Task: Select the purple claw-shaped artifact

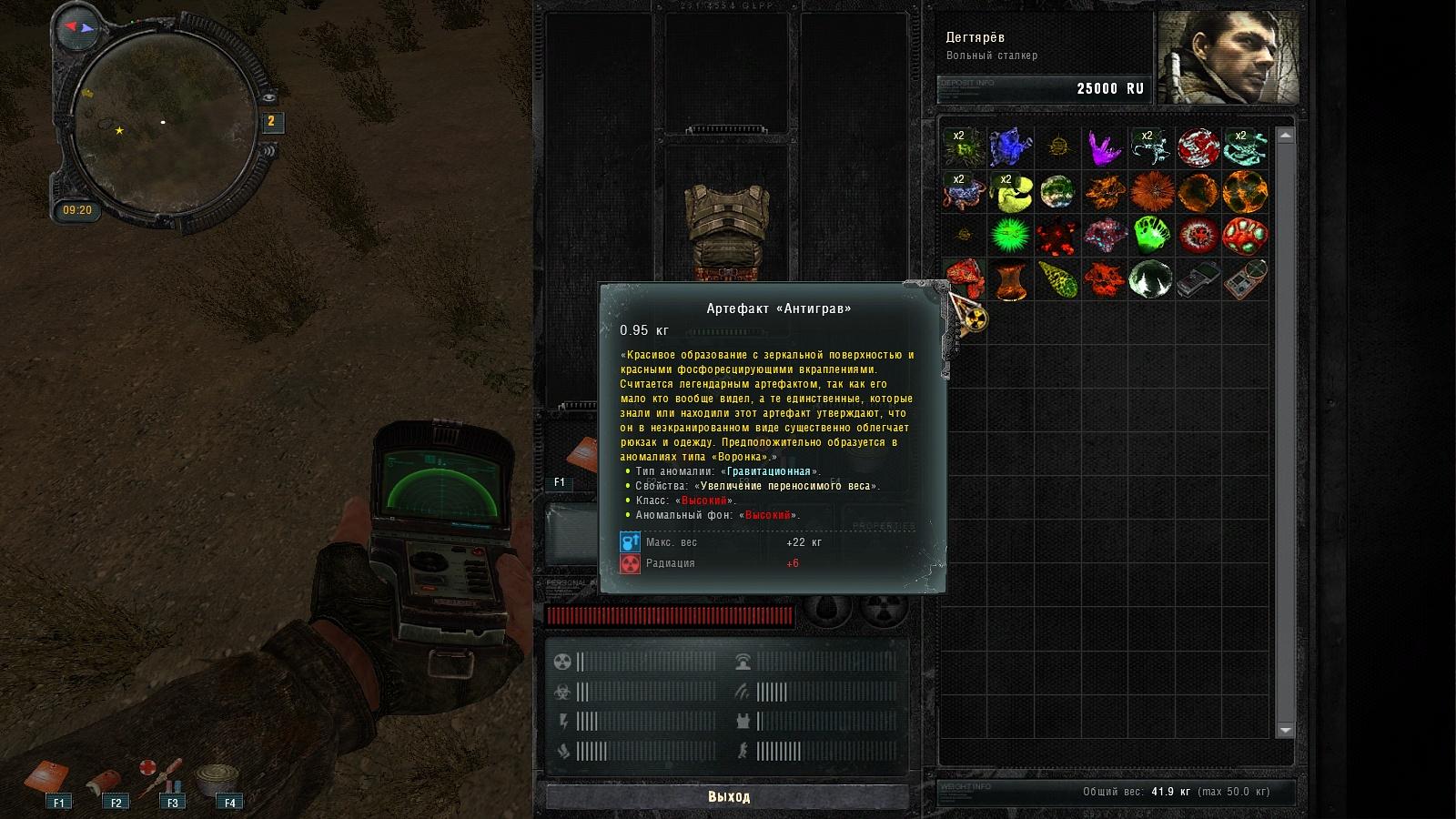Action: [1104, 147]
